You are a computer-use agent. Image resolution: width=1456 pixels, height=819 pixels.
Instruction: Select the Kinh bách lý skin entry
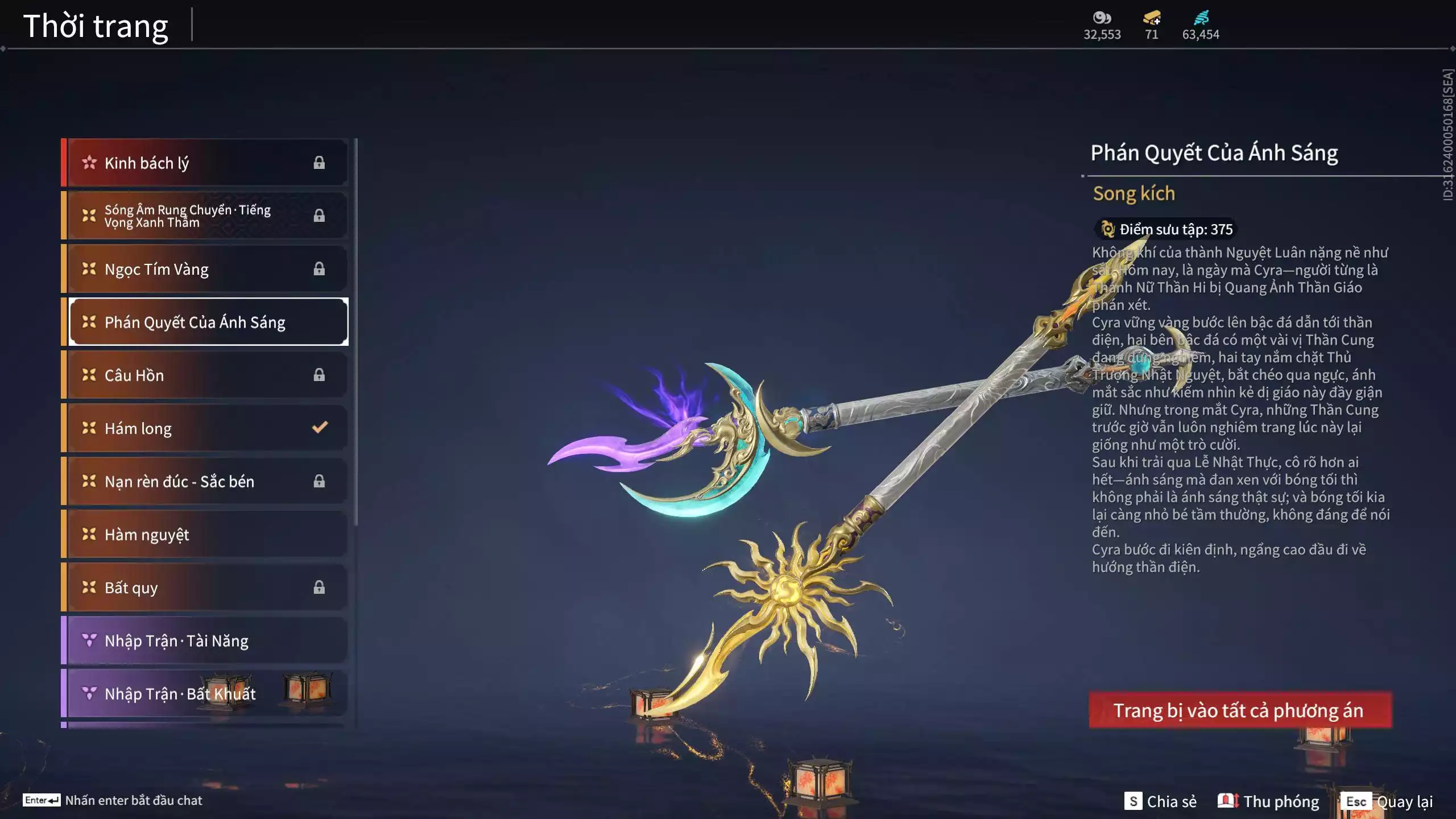[x=205, y=163]
